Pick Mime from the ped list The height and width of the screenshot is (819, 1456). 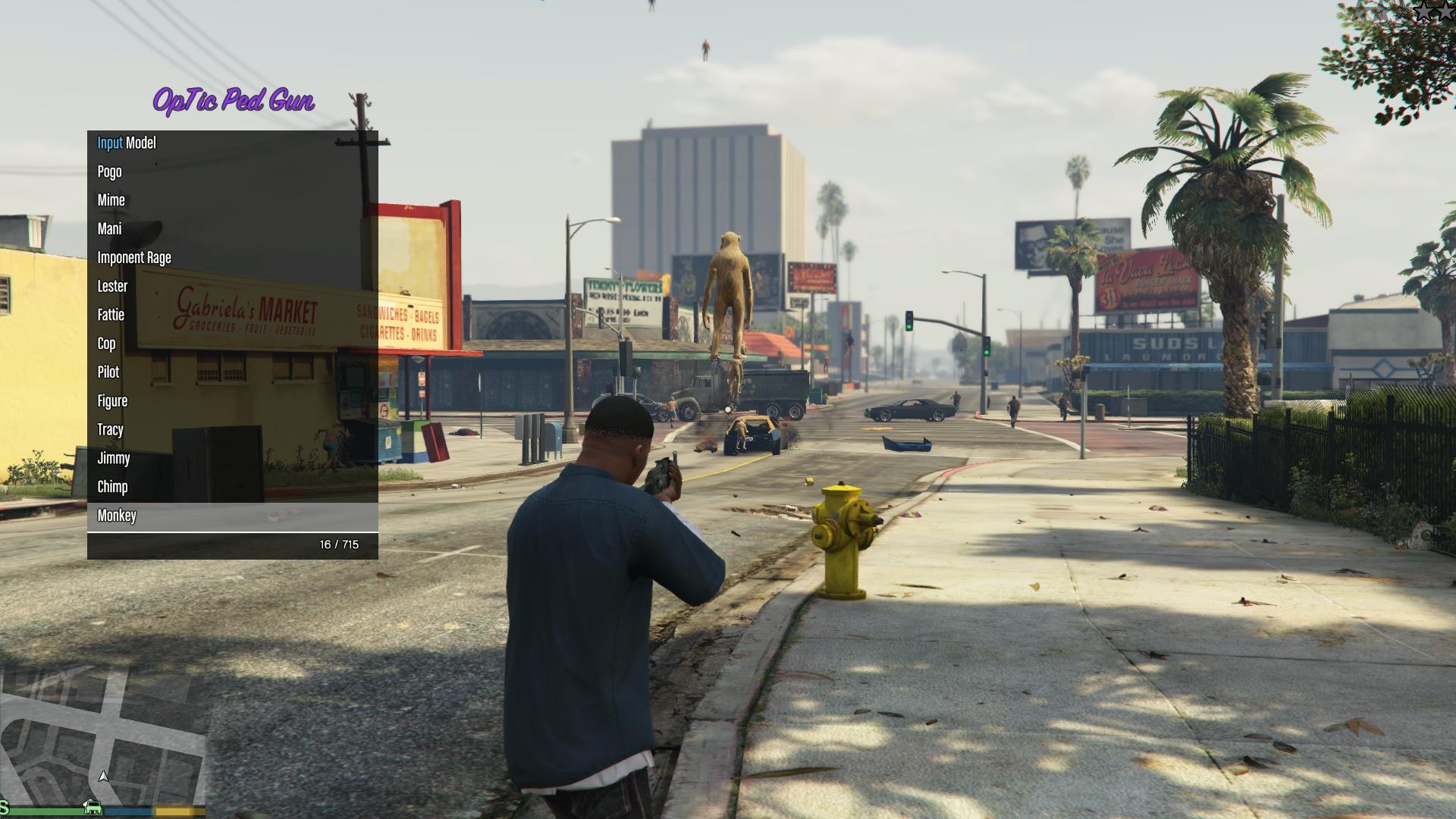[x=111, y=200]
